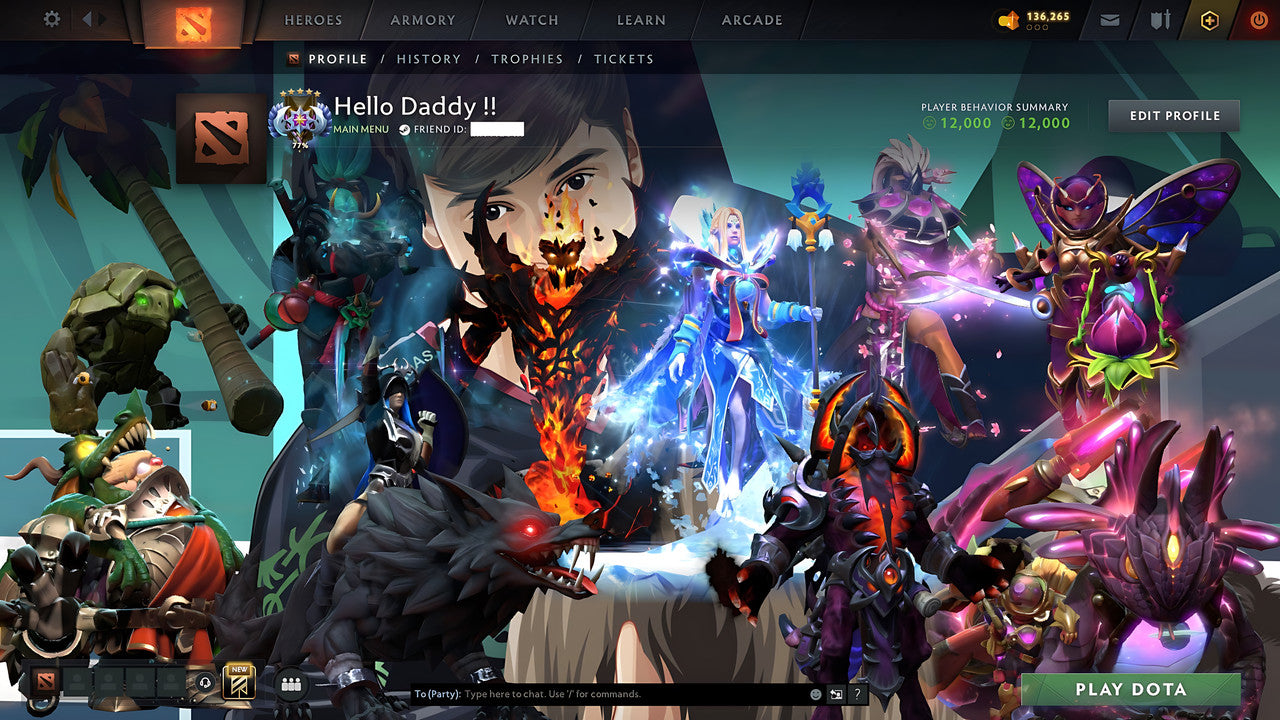Toggle voice chat with the headset icon
Image resolution: width=1280 pixels, height=720 pixels.
click(205, 682)
